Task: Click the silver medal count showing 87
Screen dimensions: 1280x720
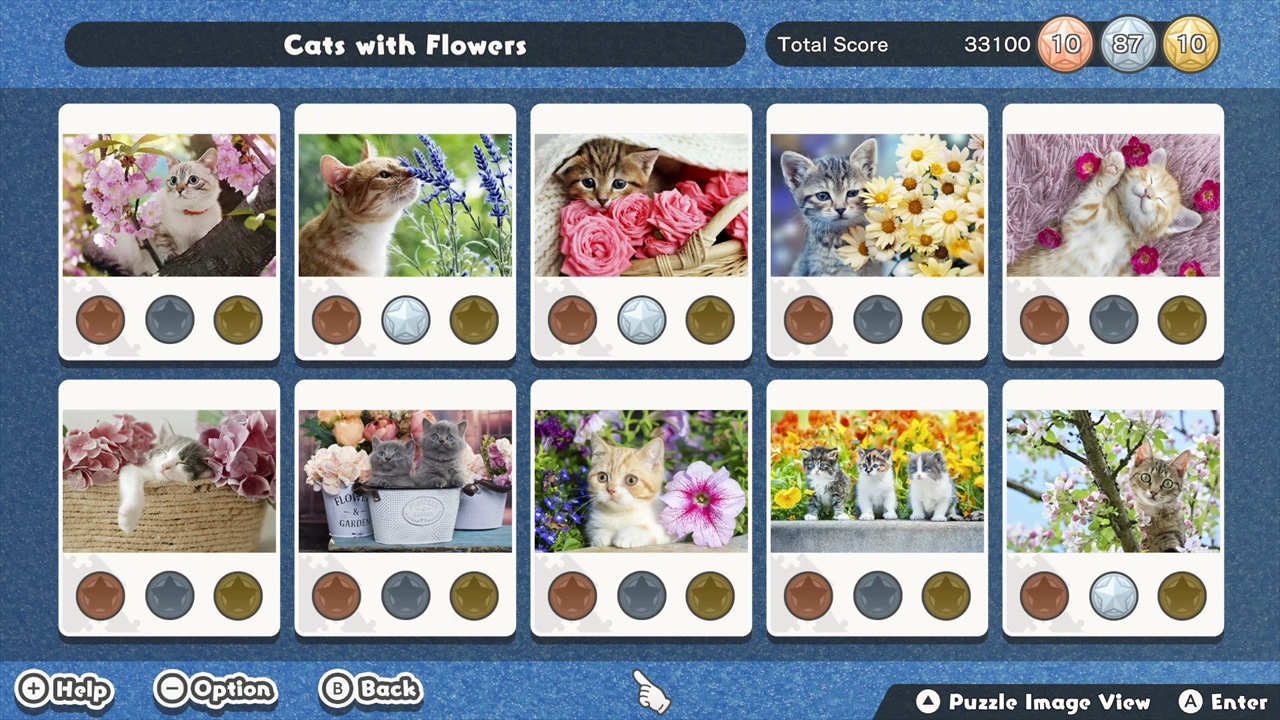Action: click(1128, 44)
